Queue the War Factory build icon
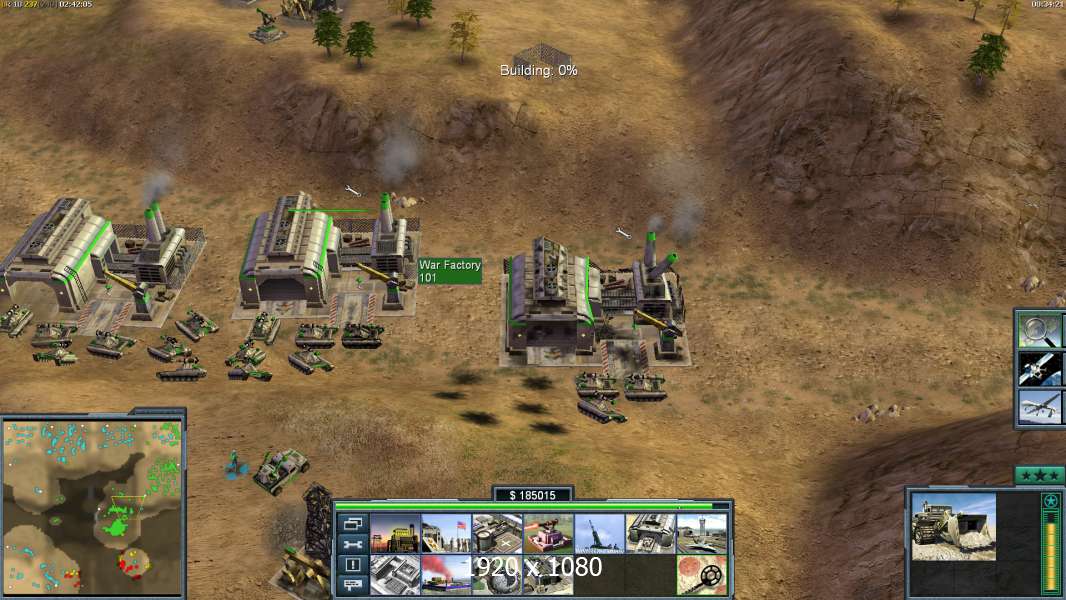1066x600 pixels. 651,534
